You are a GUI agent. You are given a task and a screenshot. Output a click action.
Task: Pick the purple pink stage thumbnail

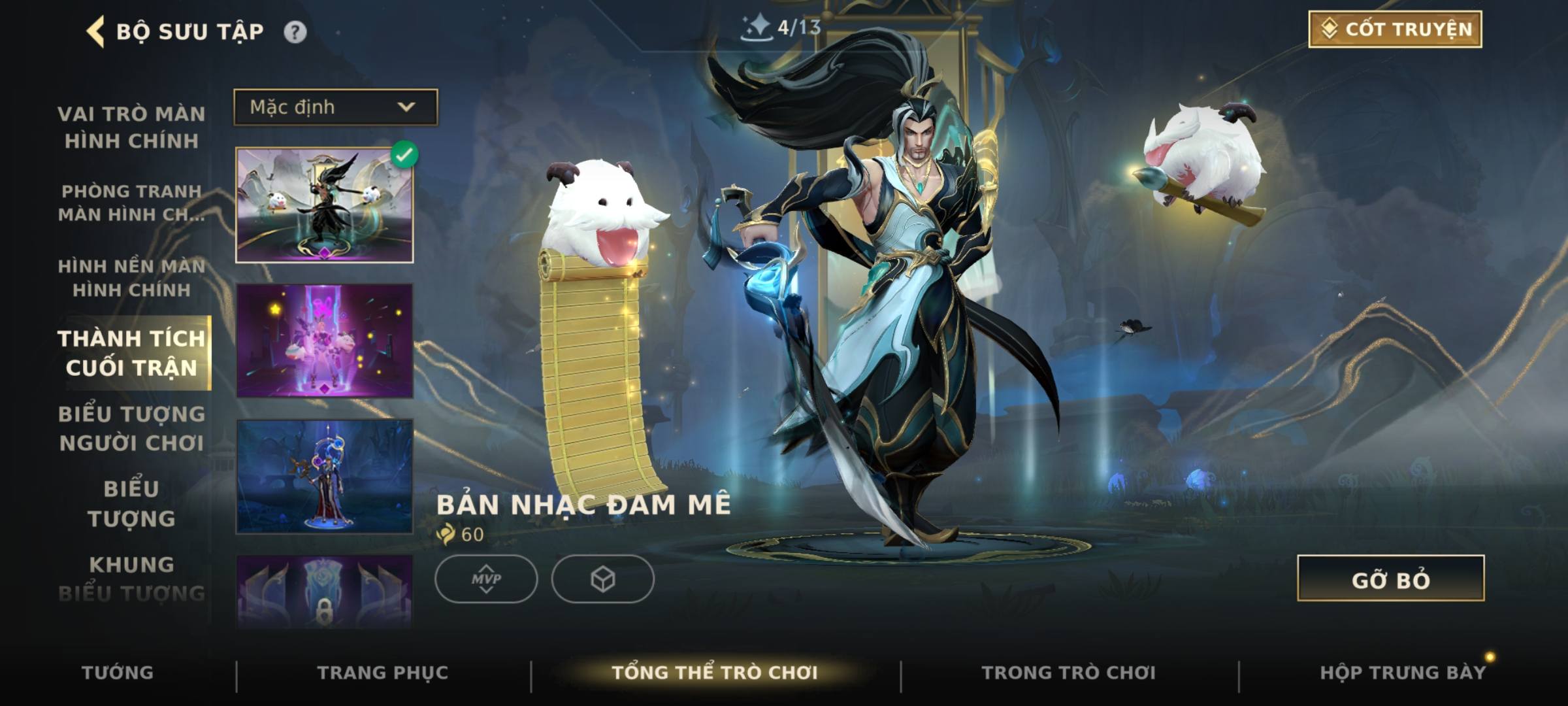pos(325,341)
